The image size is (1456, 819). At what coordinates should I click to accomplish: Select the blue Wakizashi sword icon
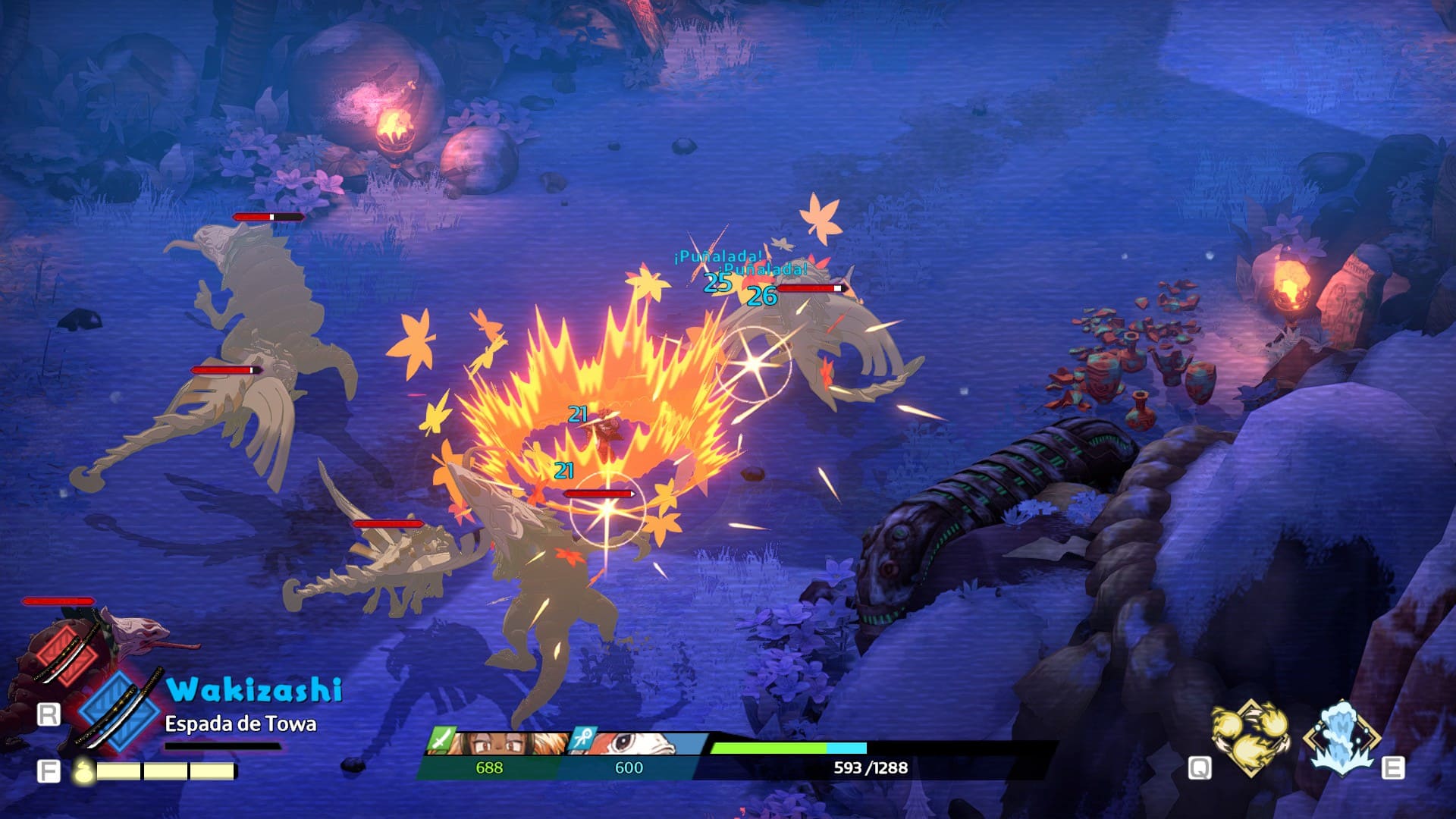point(120,709)
